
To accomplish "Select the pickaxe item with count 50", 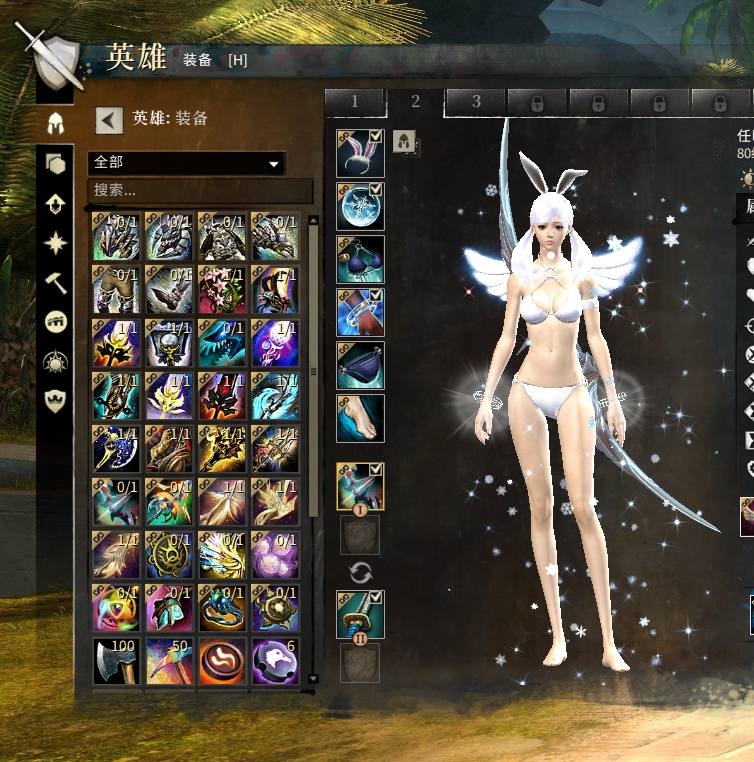I will pos(169,661).
